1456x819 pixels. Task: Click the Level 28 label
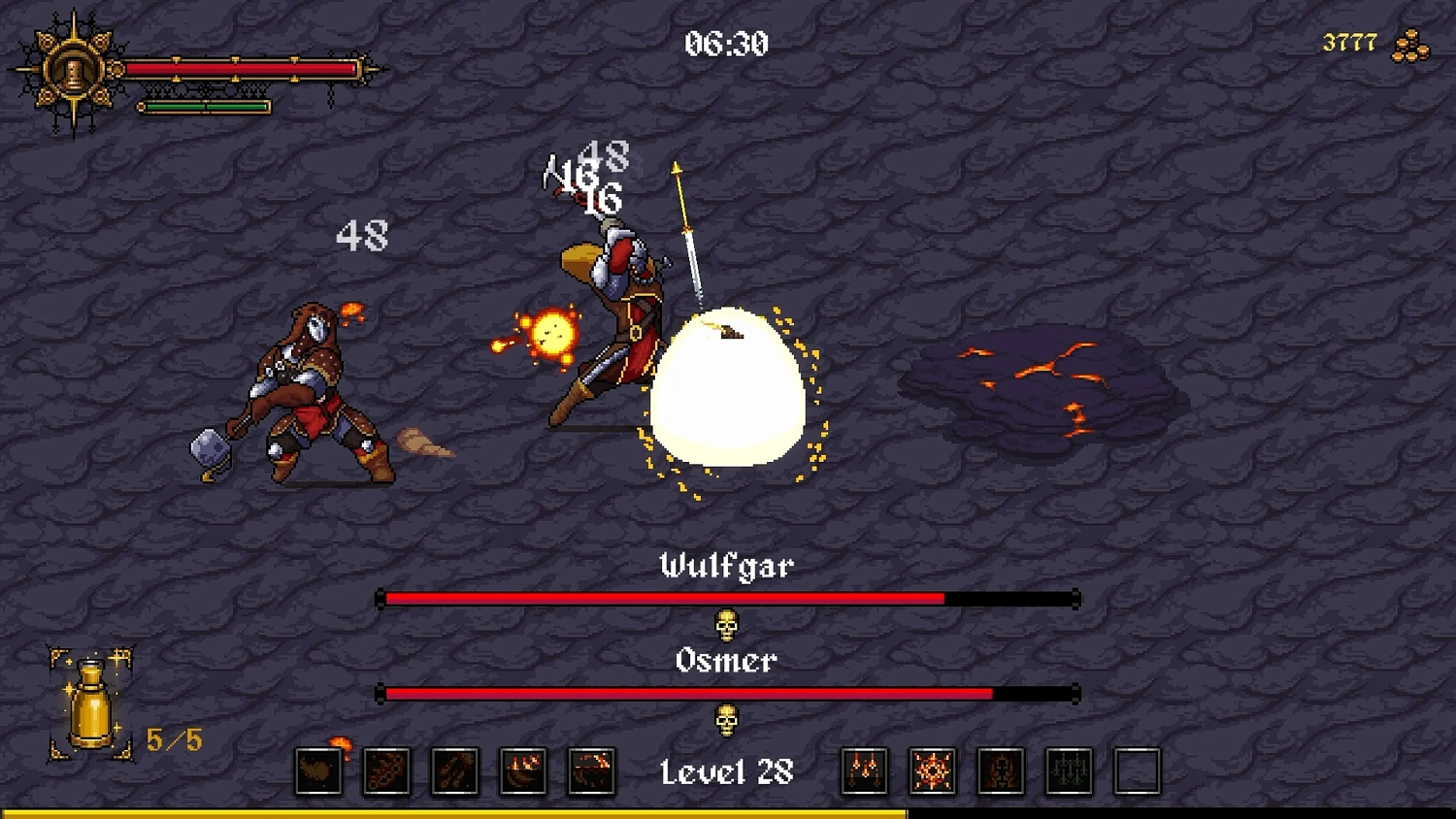pos(726,771)
